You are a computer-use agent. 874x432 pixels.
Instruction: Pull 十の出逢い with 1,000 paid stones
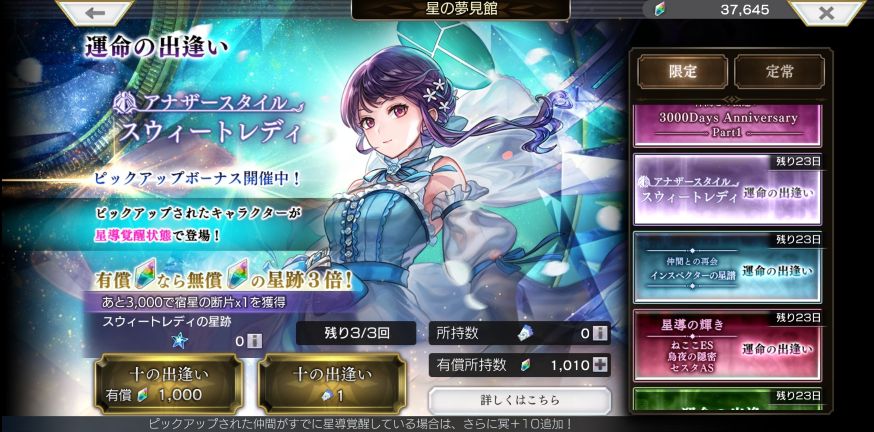[x=167, y=385]
